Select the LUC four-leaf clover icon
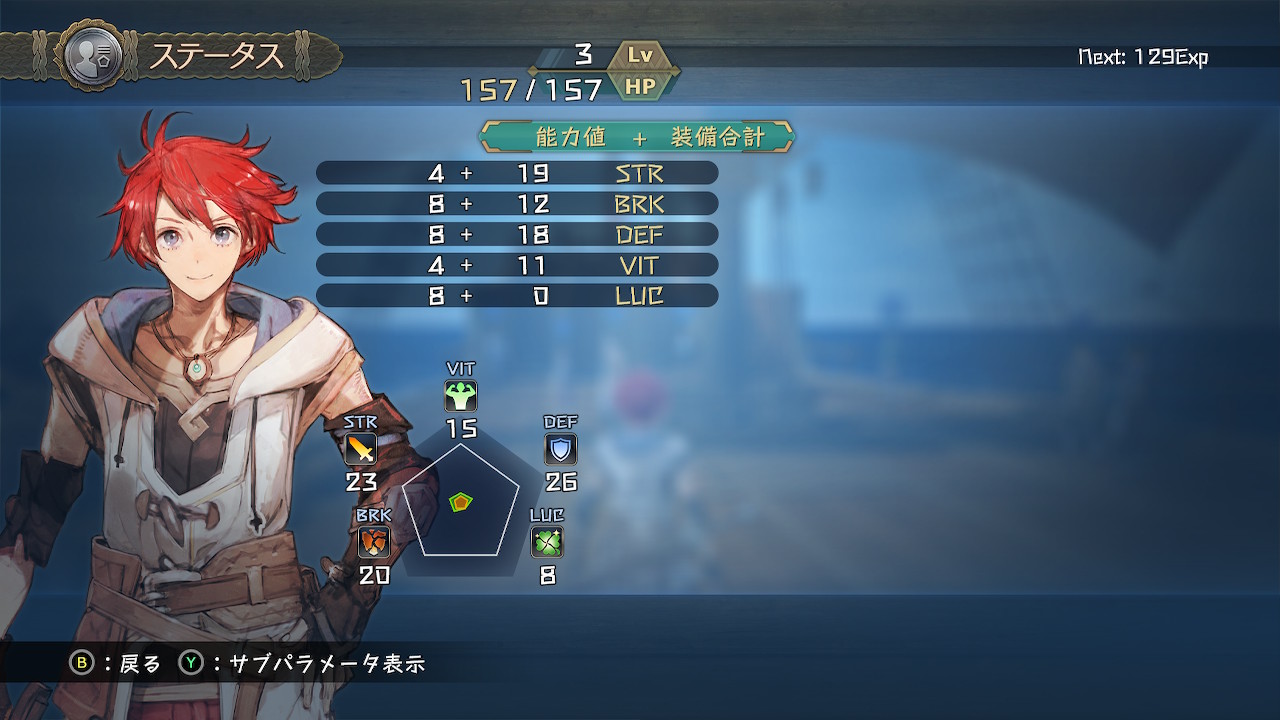This screenshot has height=720, width=1280. [x=547, y=542]
